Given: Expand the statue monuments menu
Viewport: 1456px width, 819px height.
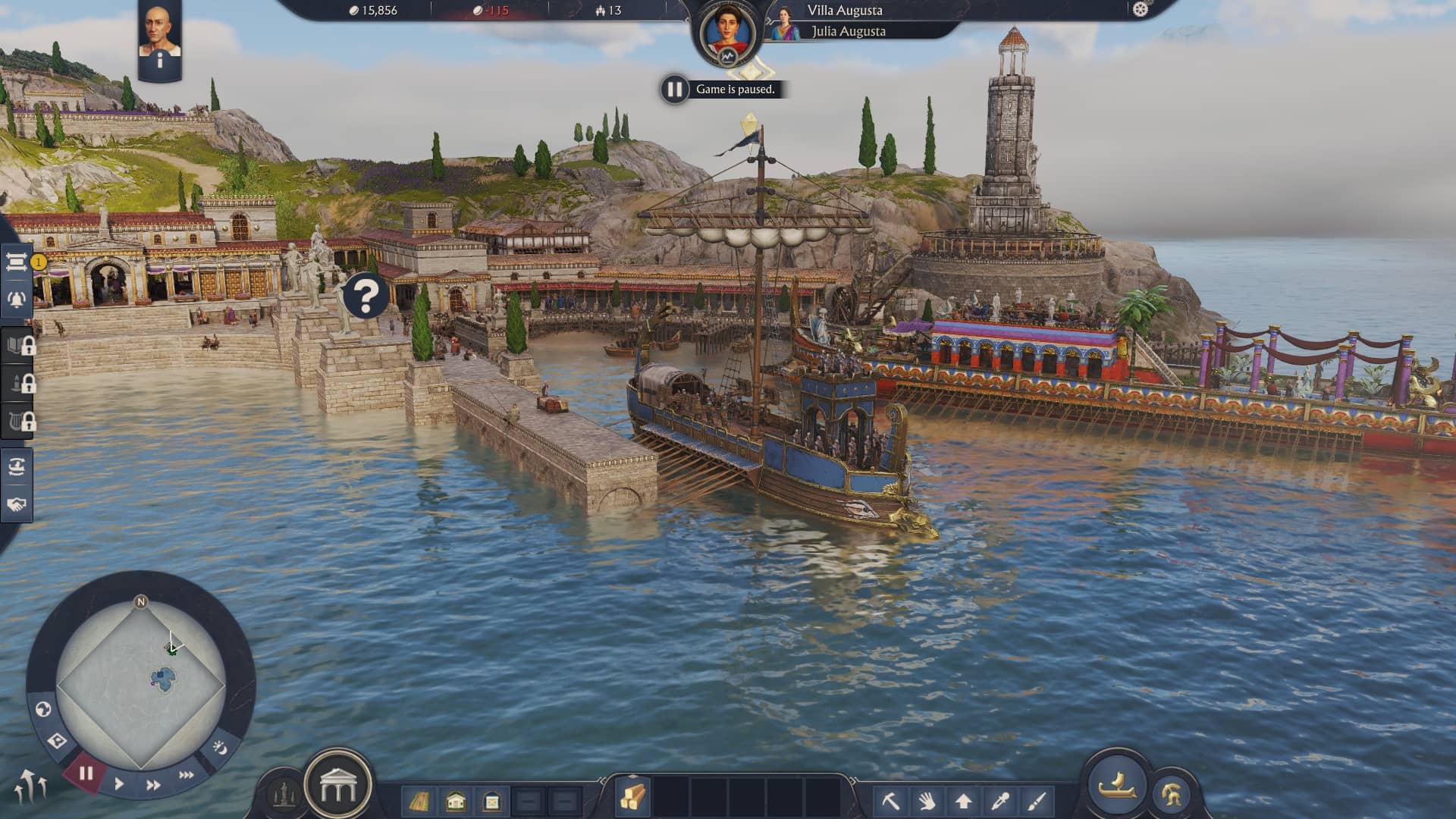Looking at the screenshot, I should coord(282,793).
